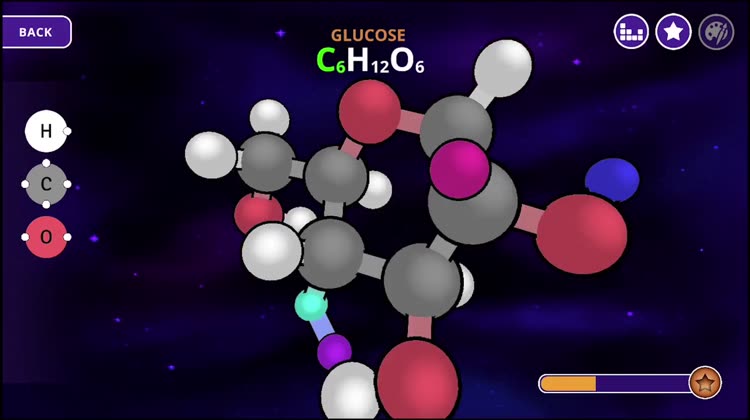Pick the oxygen O atom
This screenshot has height=420, width=750.
[x=46, y=237]
